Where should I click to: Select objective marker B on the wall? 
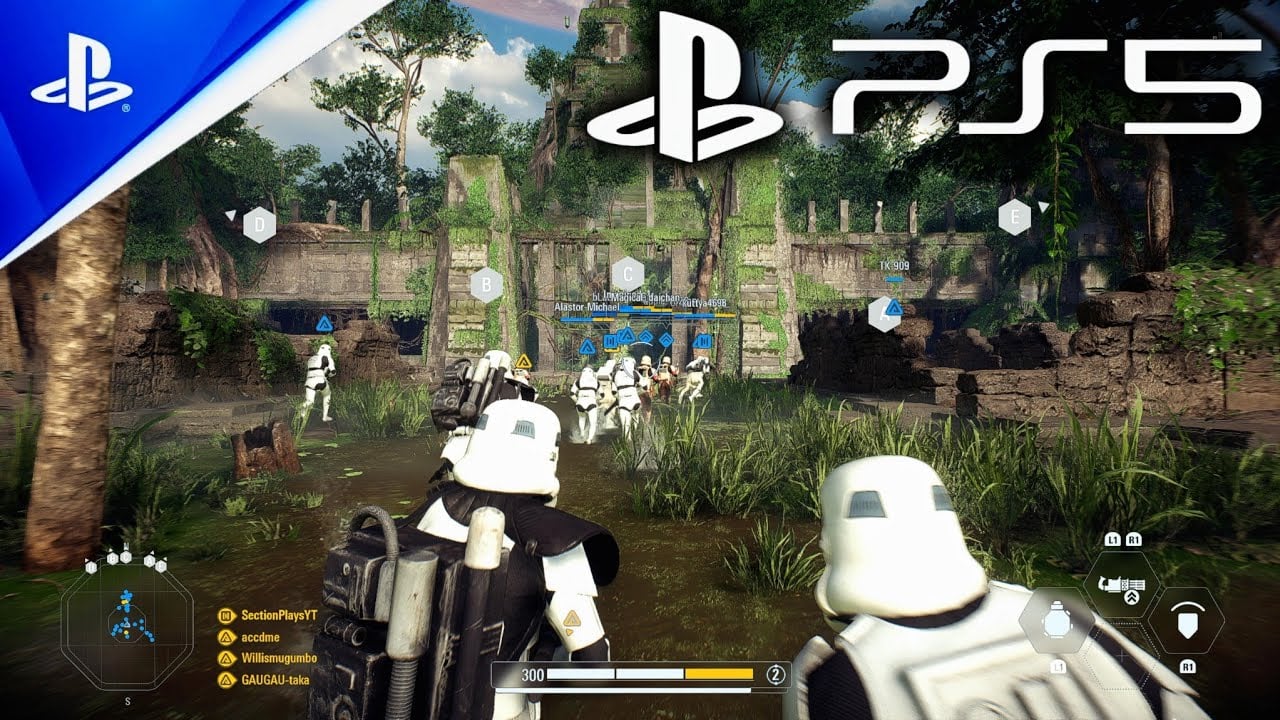point(487,285)
